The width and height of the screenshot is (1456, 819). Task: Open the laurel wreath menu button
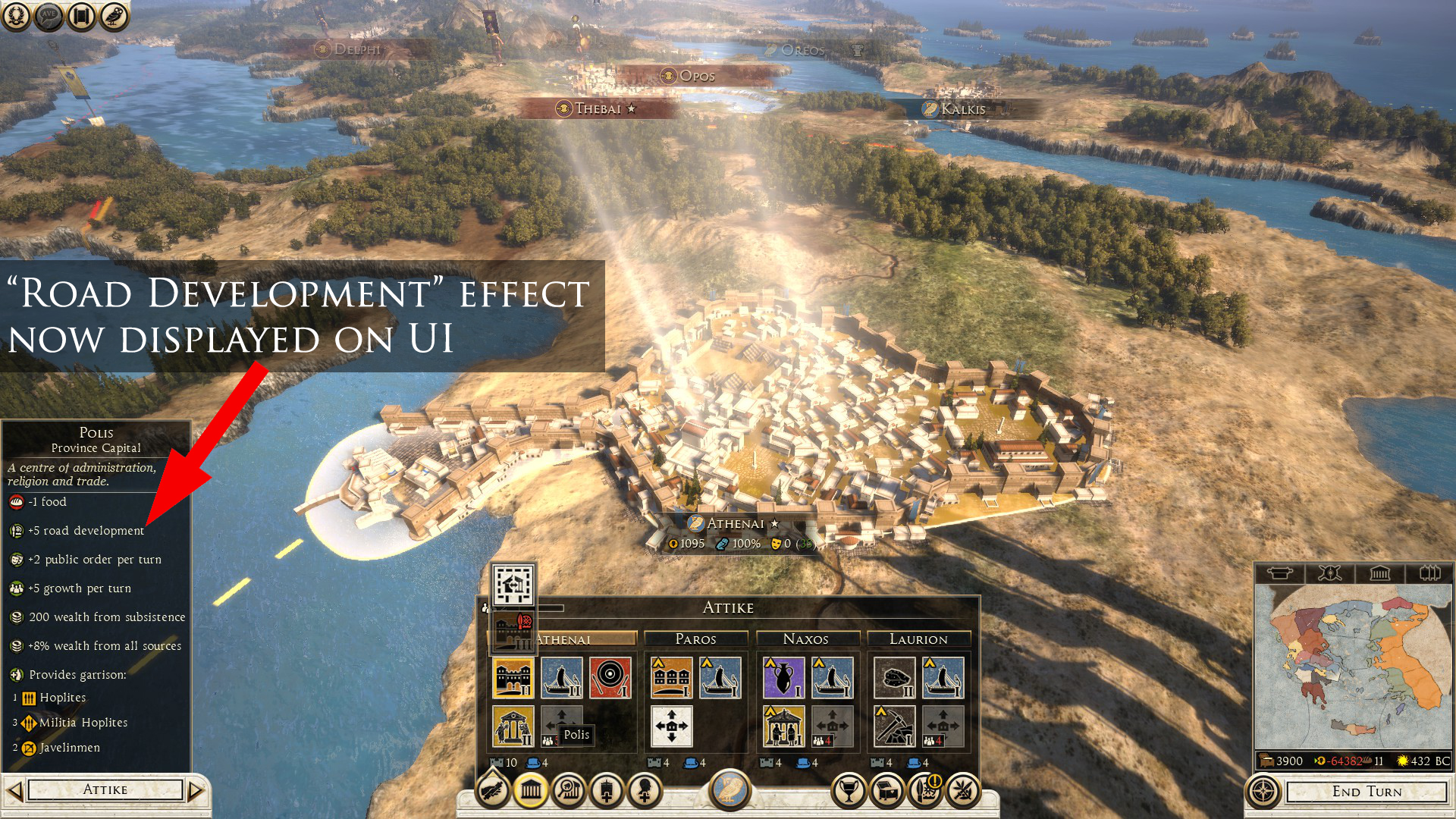tap(16, 16)
